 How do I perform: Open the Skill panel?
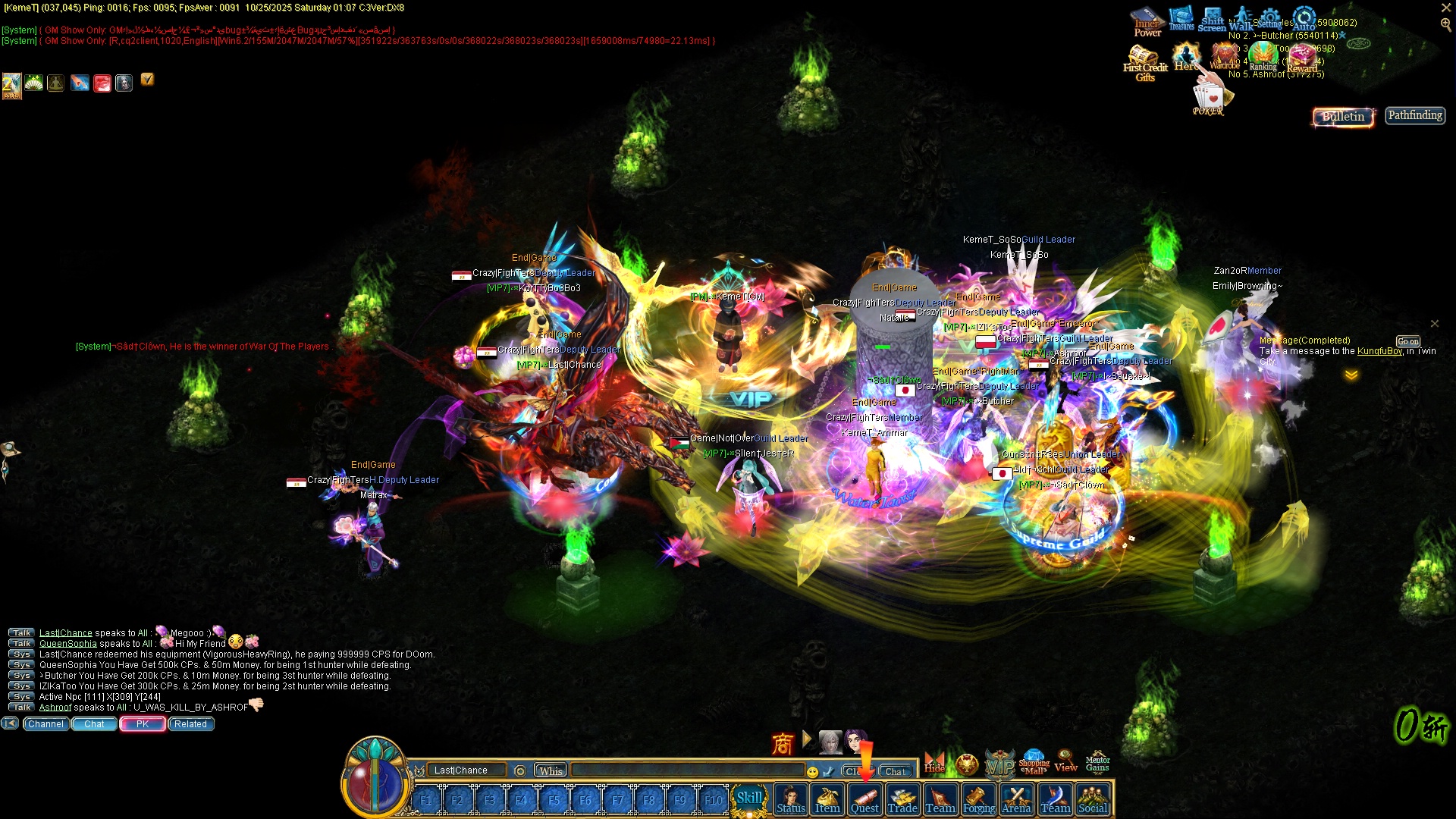749,799
